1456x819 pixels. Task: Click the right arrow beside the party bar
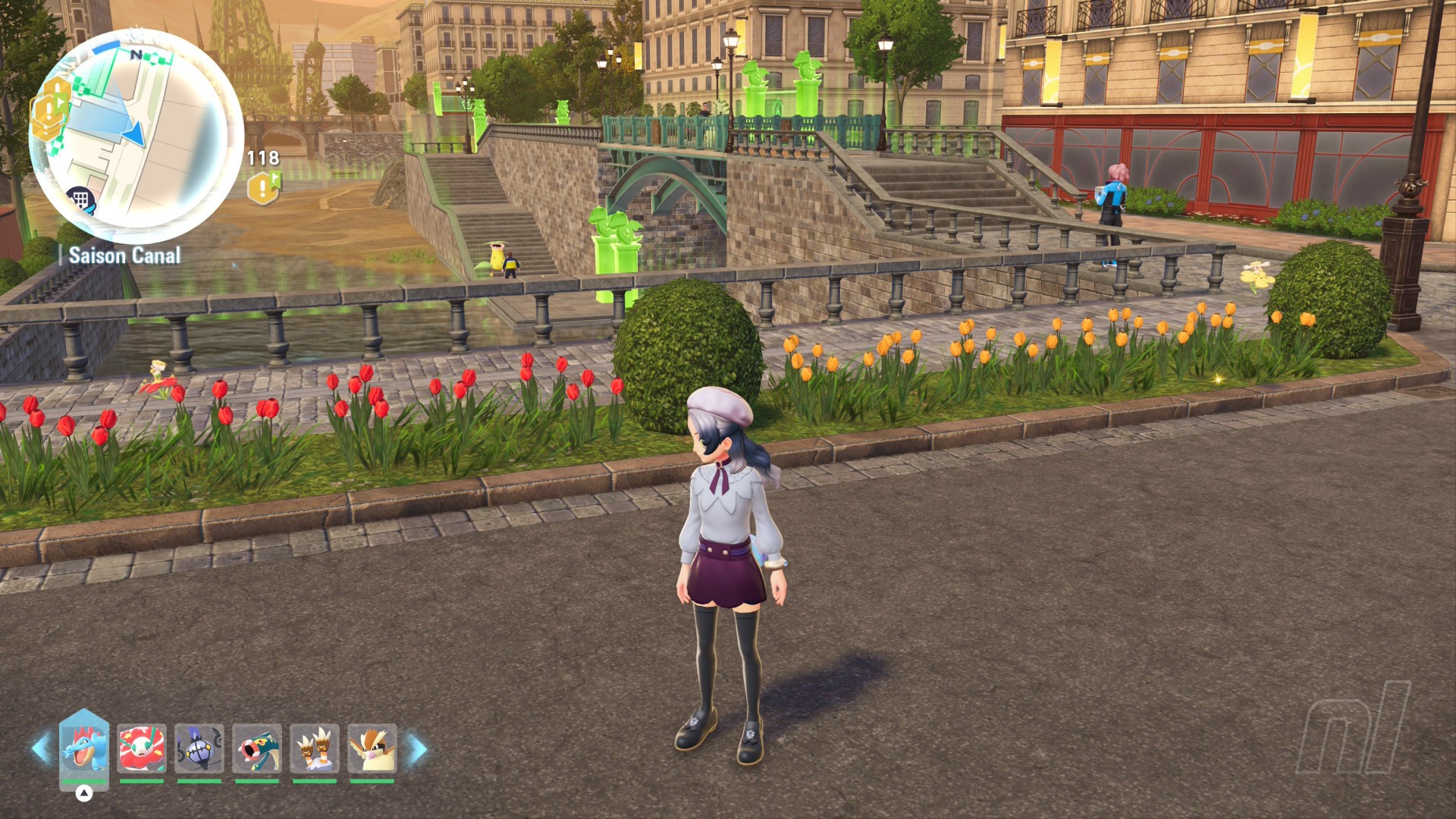point(418,748)
